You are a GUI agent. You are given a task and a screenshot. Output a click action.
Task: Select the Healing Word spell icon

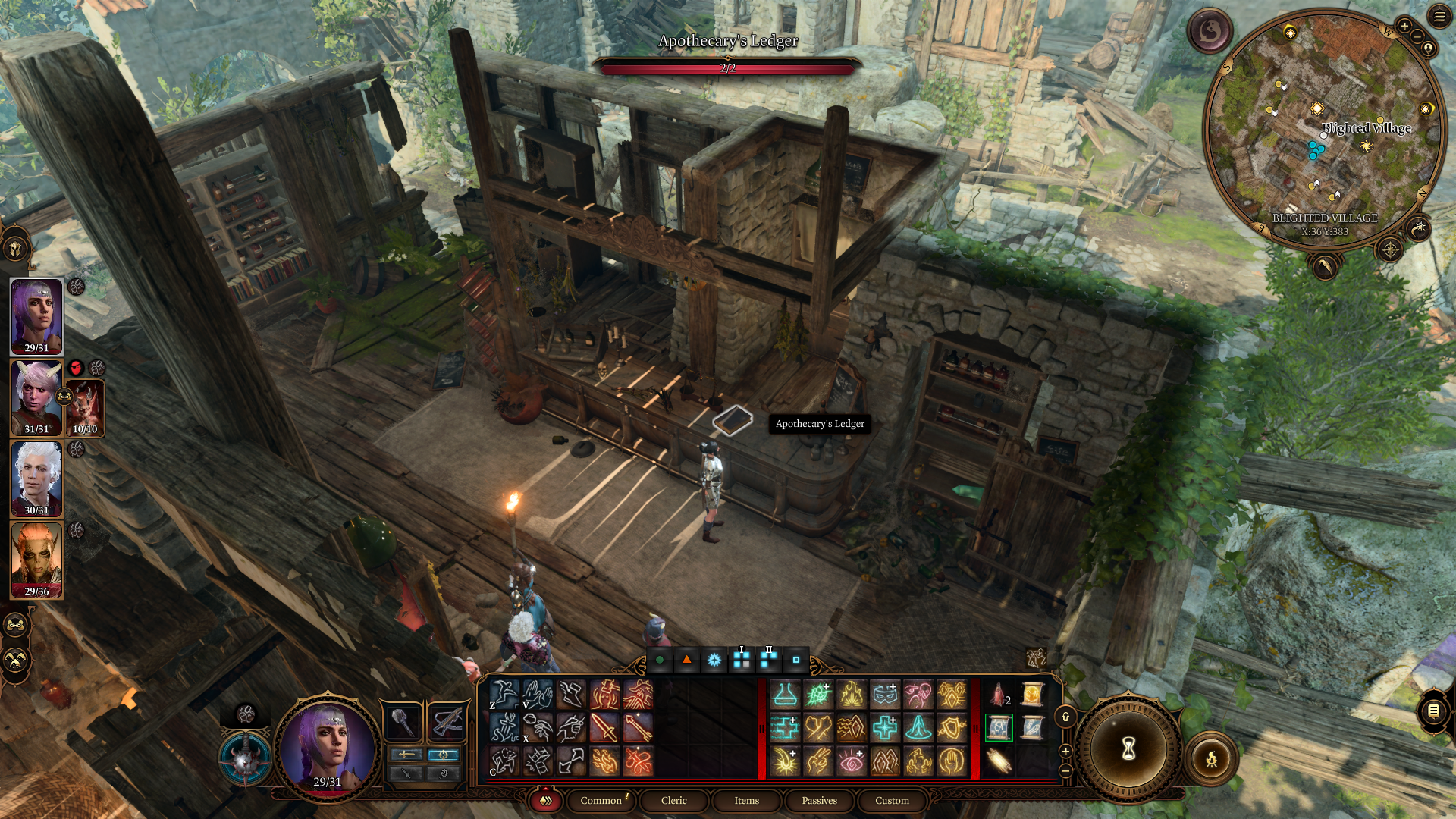coord(783,729)
